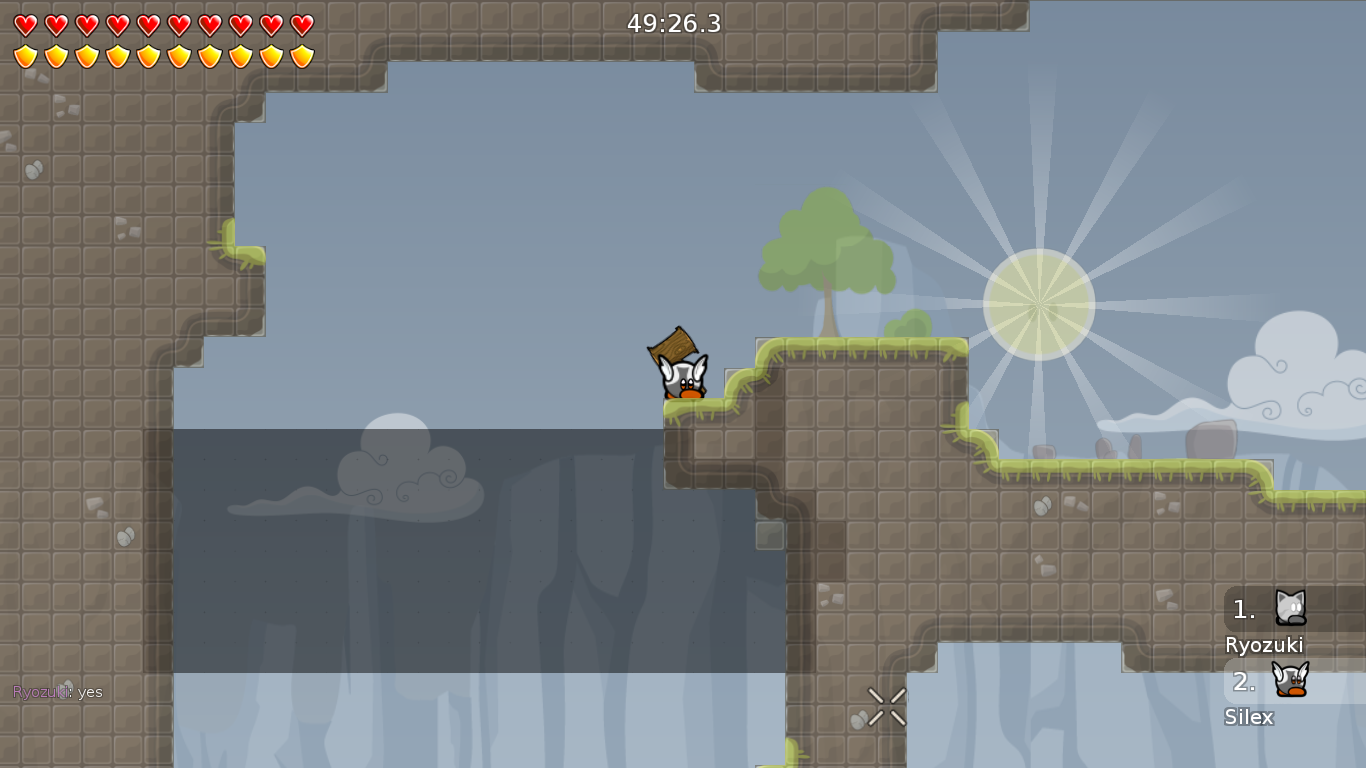Click the word yes in the chat line
The width and height of the screenshot is (1366, 768).
[x=90, y=691]
